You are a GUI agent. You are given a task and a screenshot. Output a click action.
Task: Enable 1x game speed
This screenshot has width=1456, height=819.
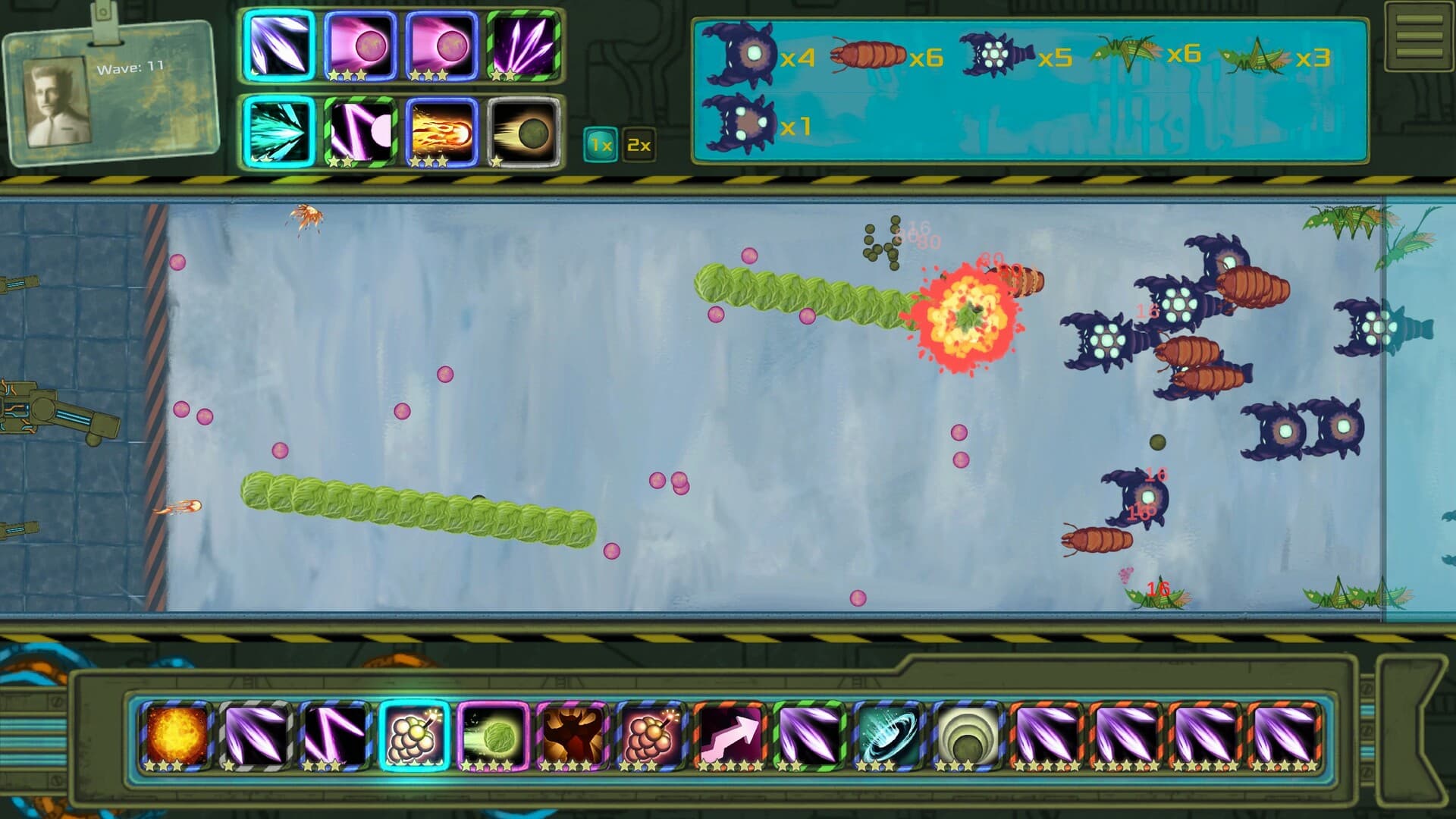(x=599, y=144)
